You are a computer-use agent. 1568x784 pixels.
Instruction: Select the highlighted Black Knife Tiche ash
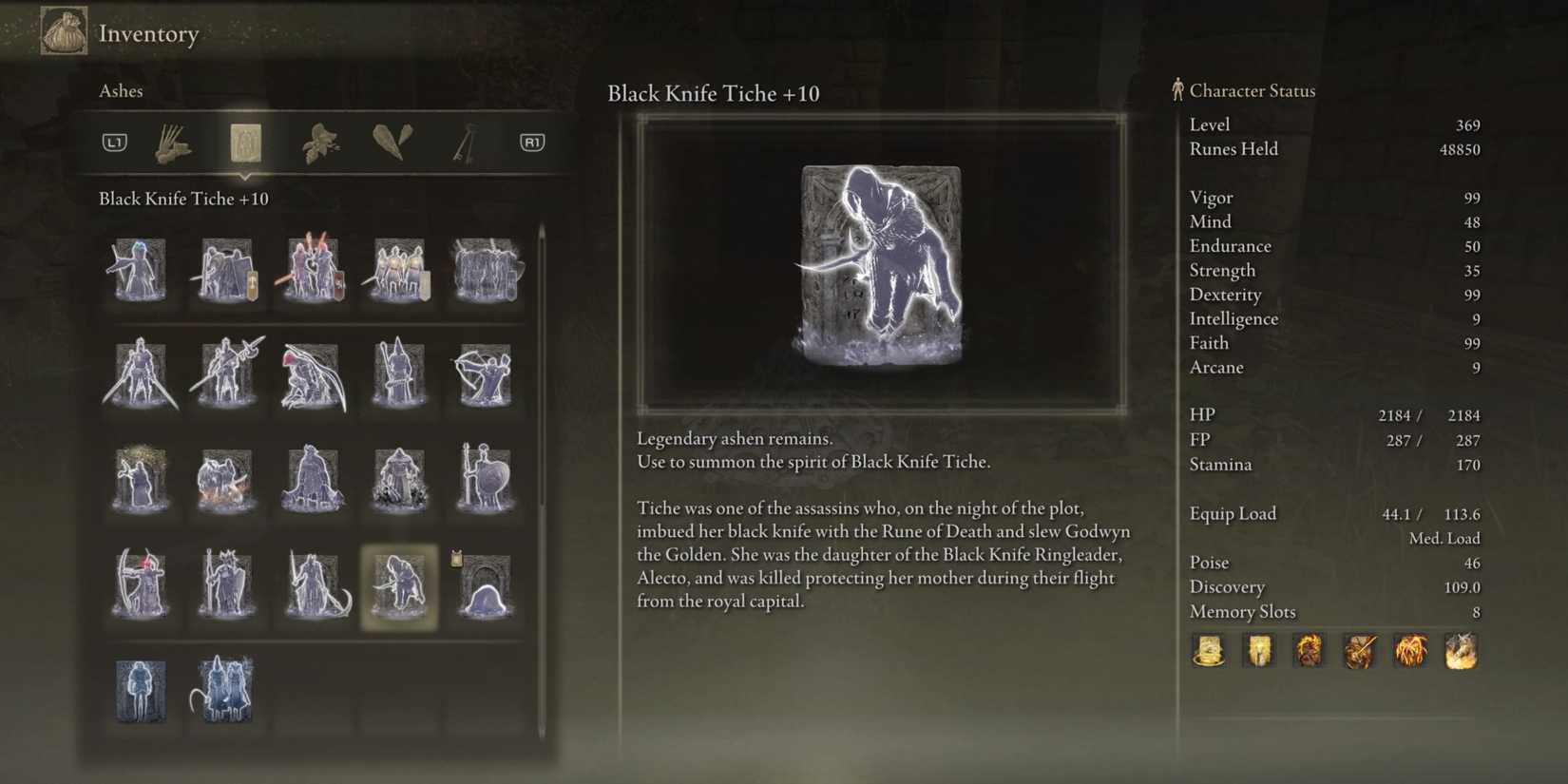click(x=400, y=586)
